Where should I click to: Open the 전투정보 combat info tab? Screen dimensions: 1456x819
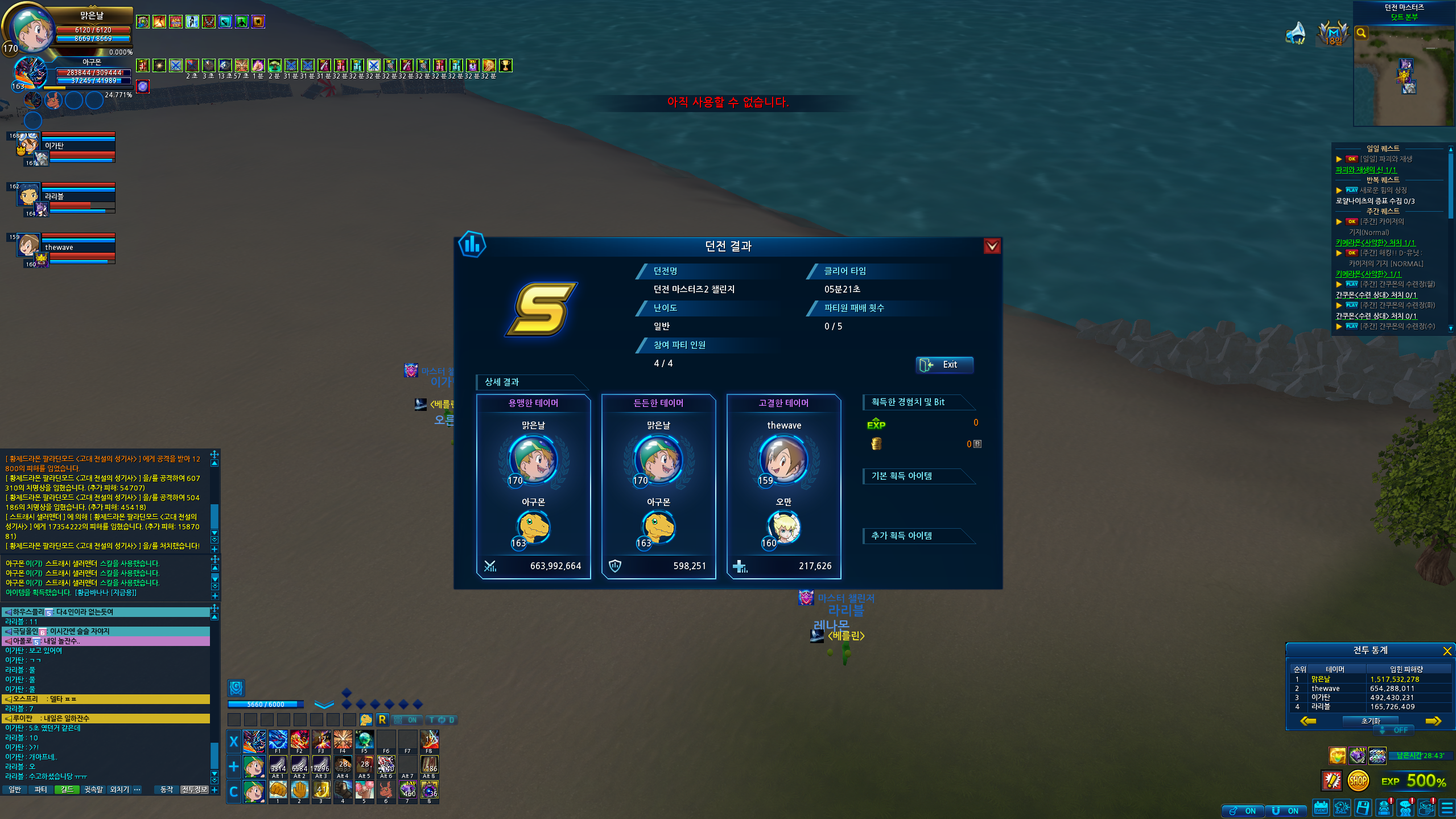tap(194, 789)
